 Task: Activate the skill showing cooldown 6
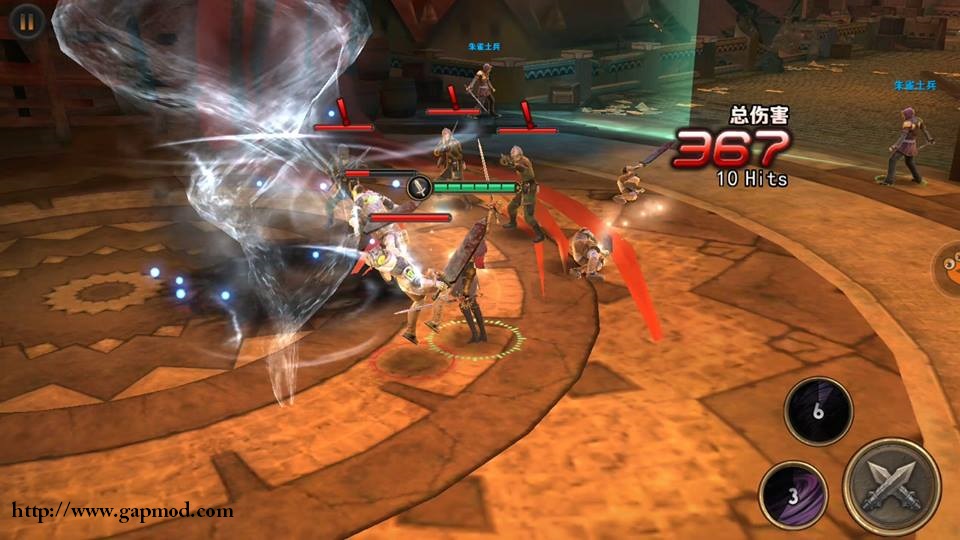818,411
